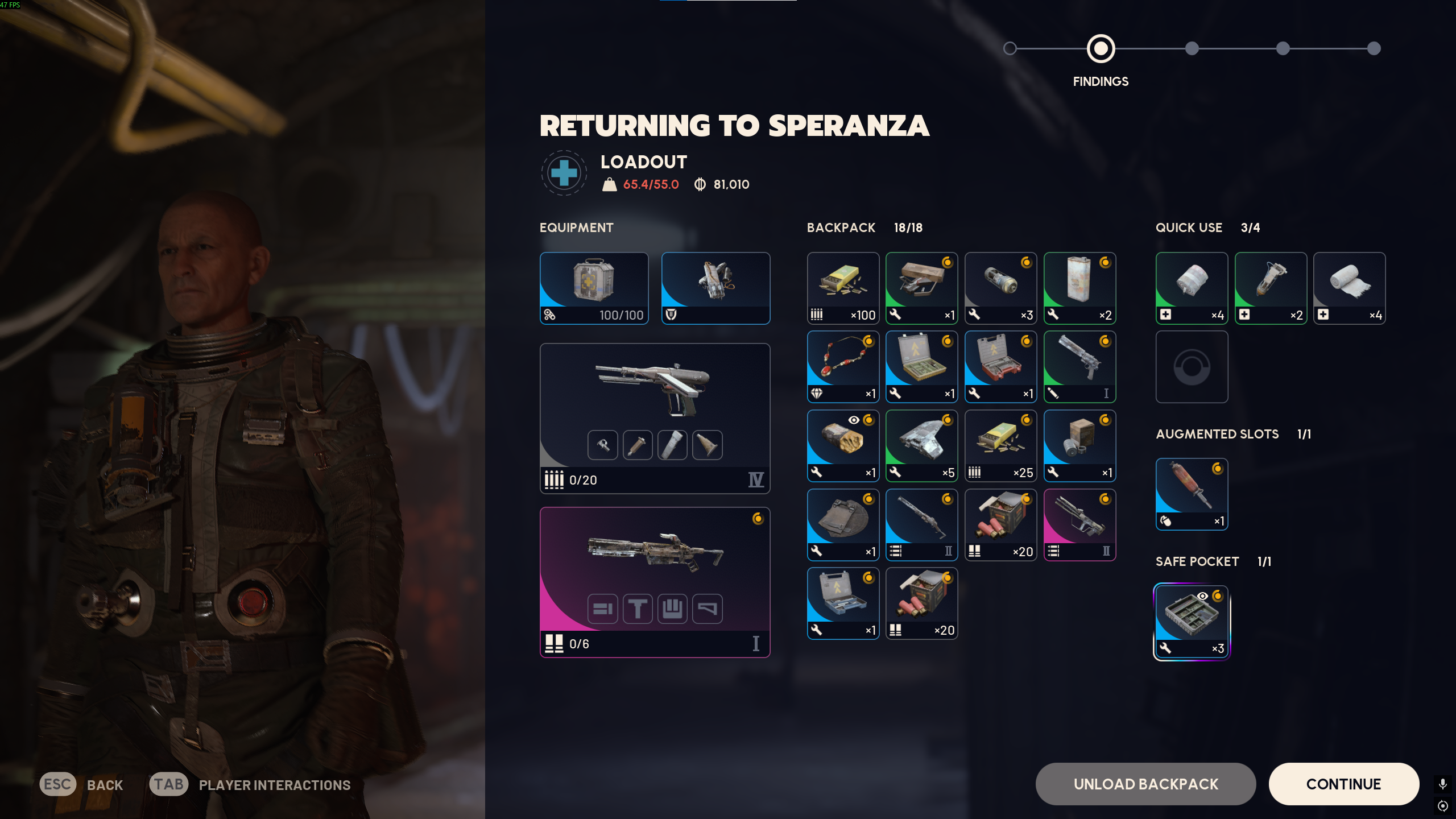Select the augmented slot item
This screenshot has width=1456, height=819.
pos(1192,494)
